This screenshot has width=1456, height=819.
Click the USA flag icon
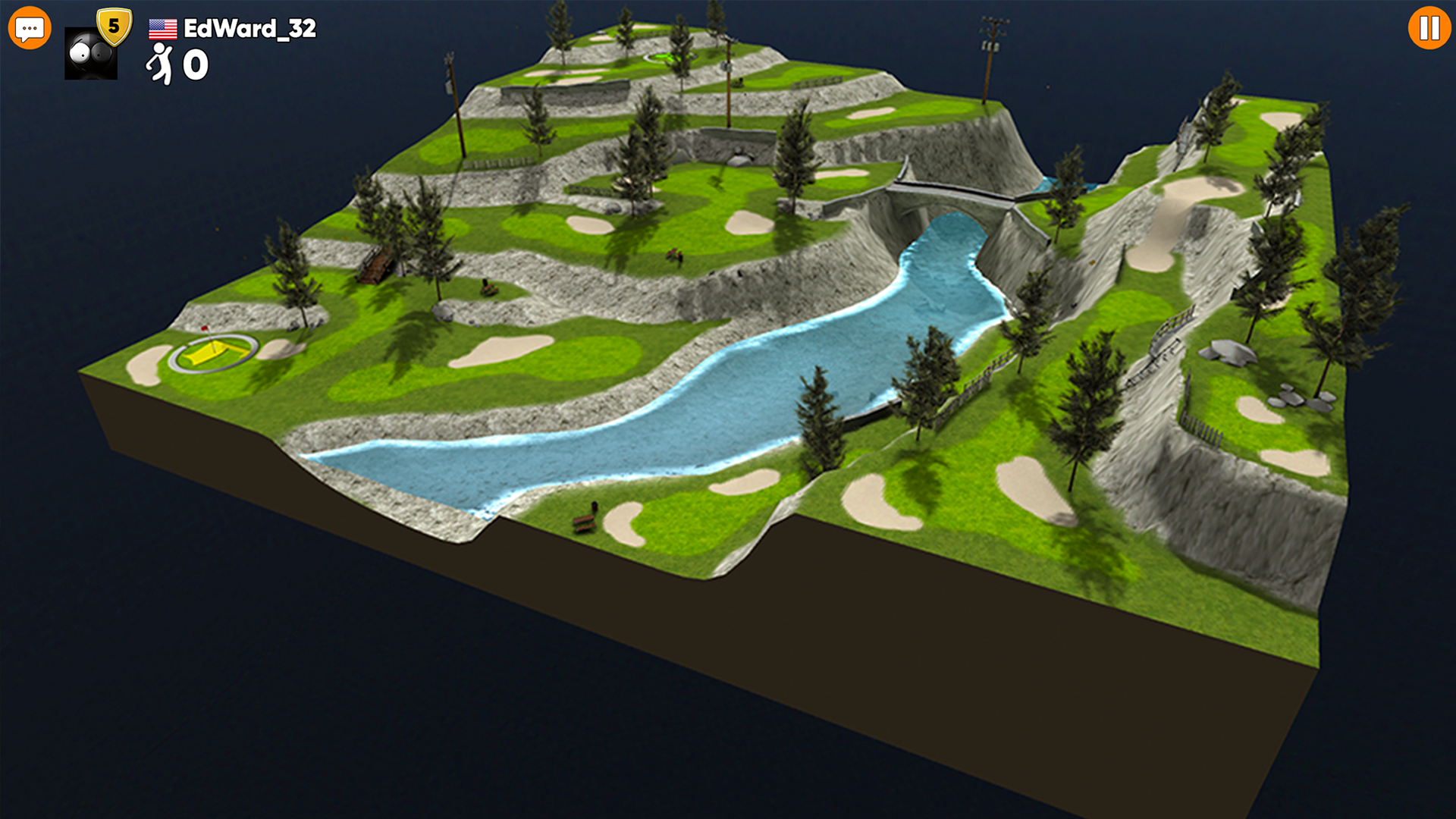pos(162,30)
